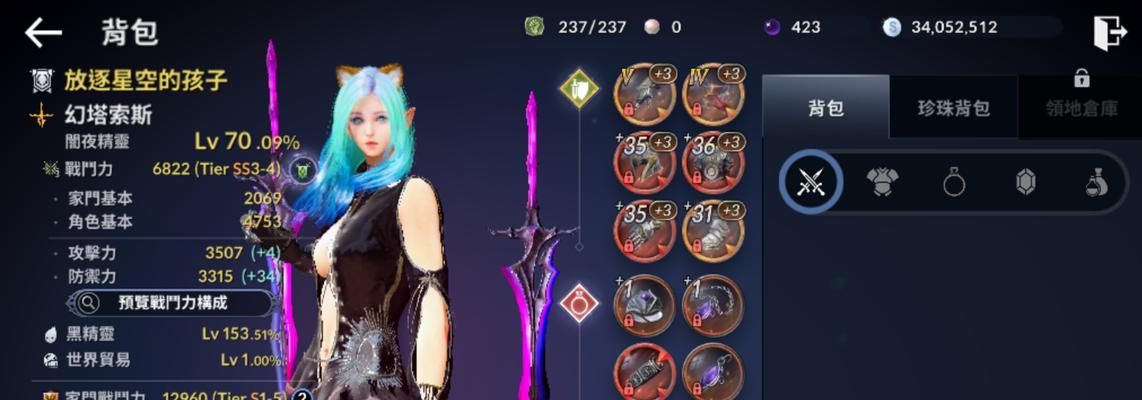
Task: Click the ring accessory section marker
Action: pos(578,302)
